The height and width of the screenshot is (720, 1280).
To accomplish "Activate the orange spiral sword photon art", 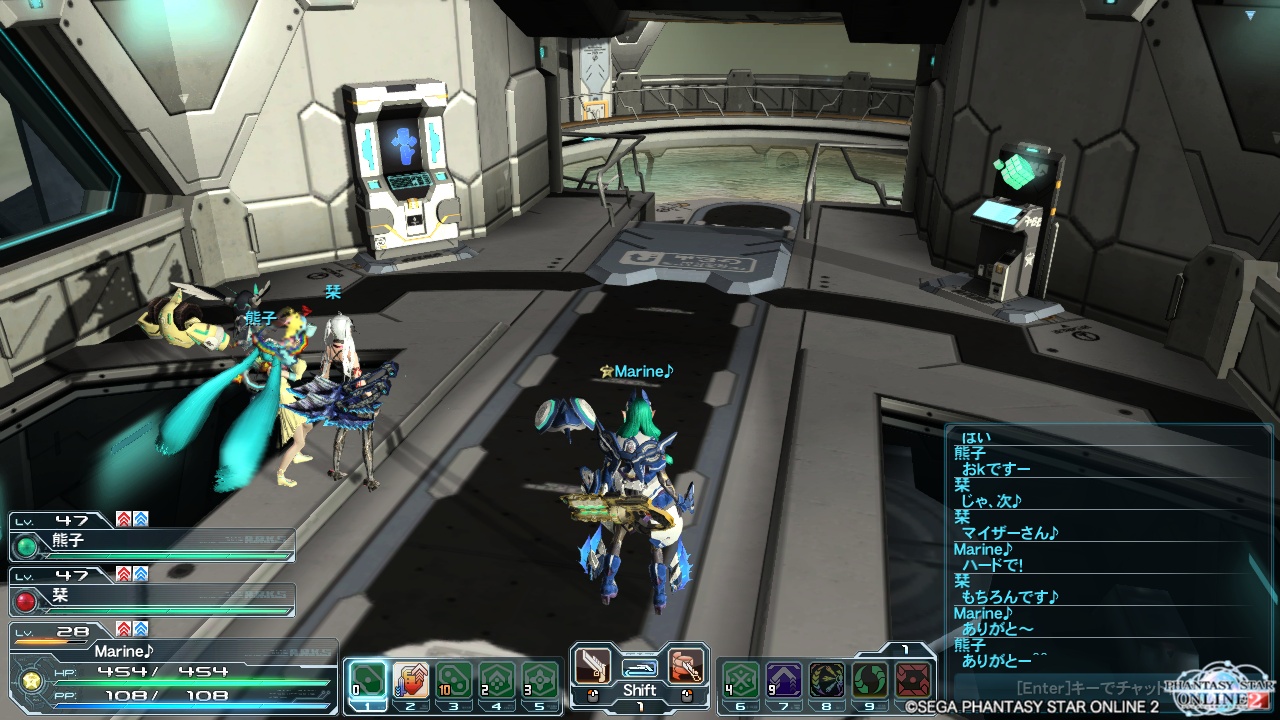I will (x=685, y=666).
